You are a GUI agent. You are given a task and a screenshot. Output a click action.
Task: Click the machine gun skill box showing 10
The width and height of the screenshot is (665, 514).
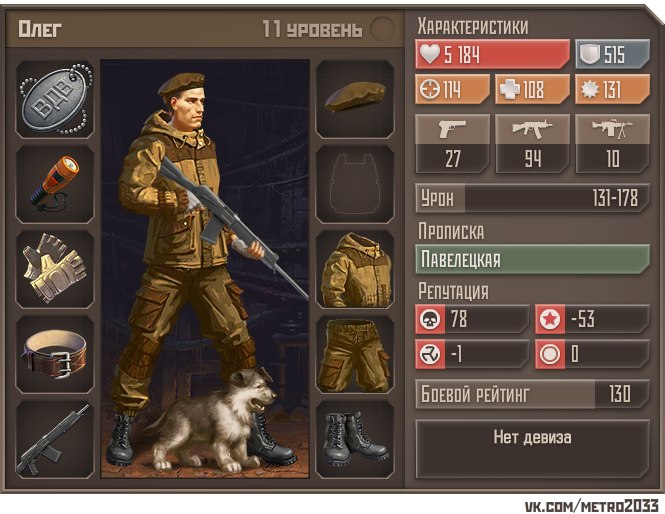pyautogui.click(x=612, y=144)
